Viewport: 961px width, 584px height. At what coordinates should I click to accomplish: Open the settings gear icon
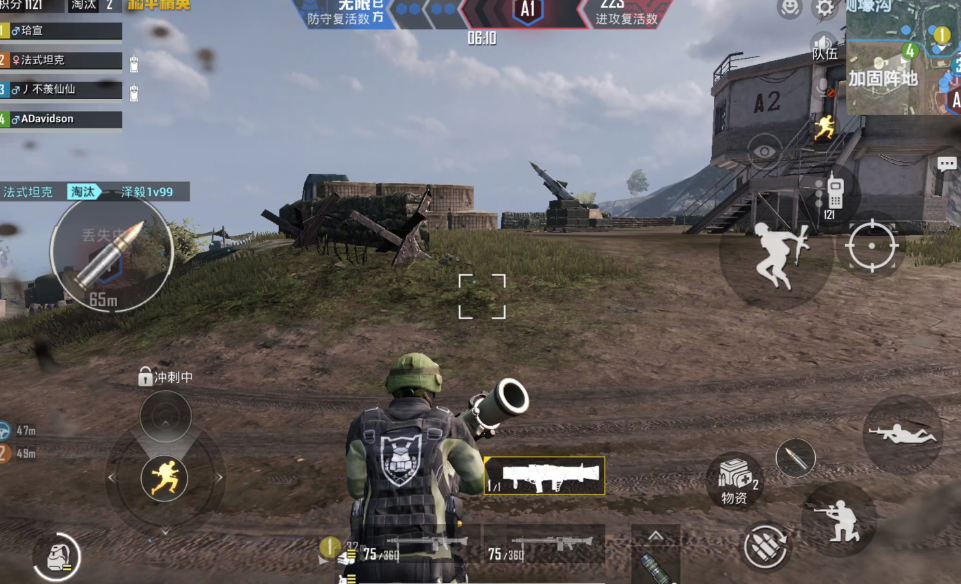coord(824,8)
